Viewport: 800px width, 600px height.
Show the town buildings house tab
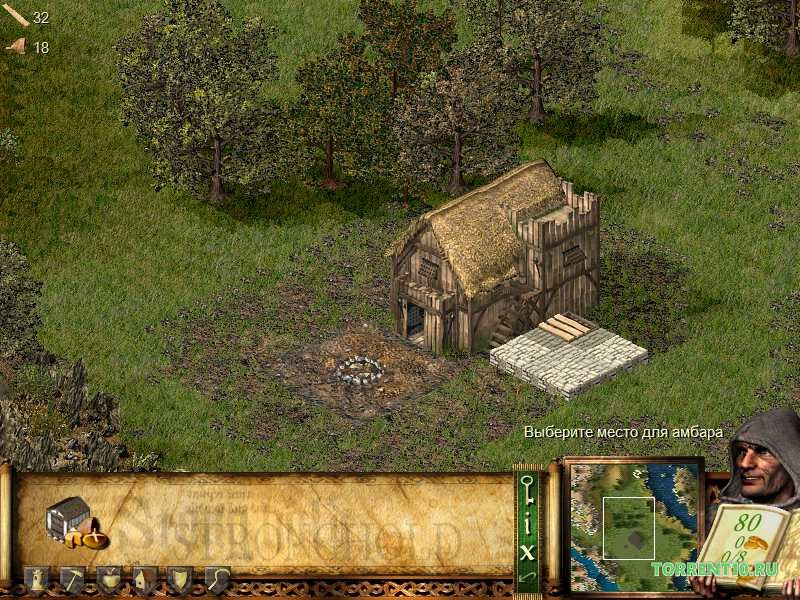point(144,579)
